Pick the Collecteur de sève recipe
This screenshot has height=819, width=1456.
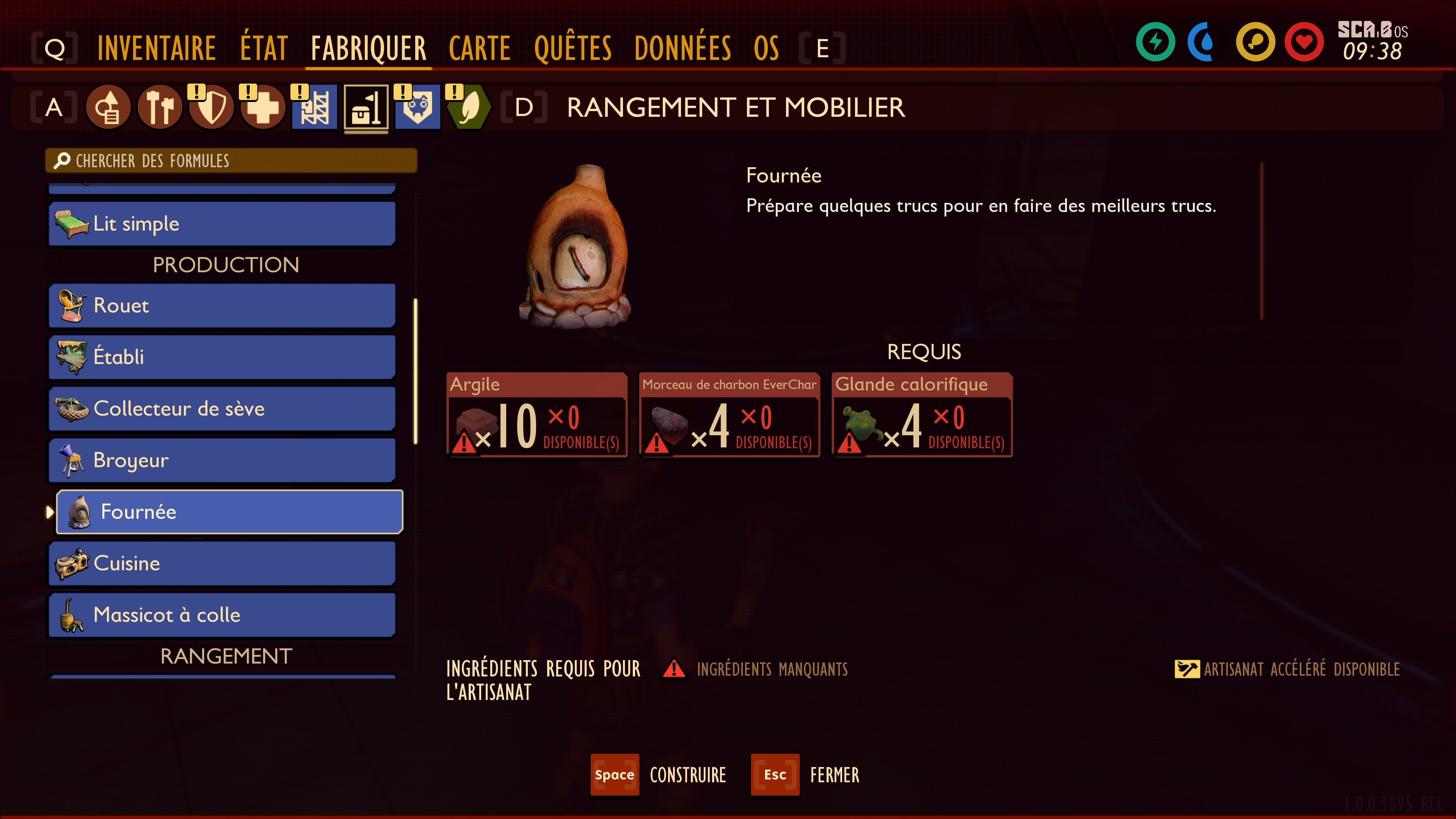coord(221,409)
